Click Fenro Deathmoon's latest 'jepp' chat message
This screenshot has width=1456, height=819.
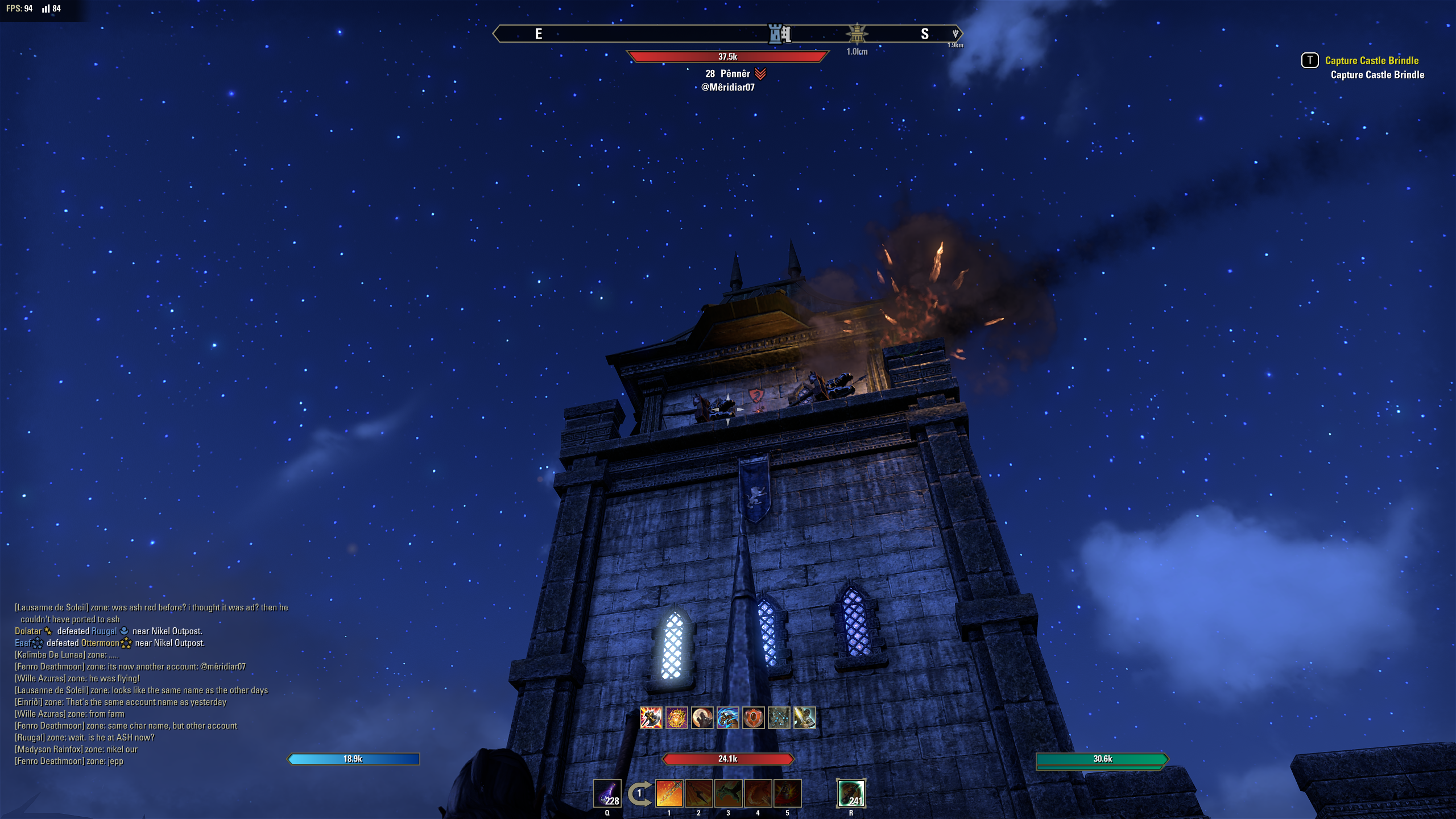tap(69, 762)
